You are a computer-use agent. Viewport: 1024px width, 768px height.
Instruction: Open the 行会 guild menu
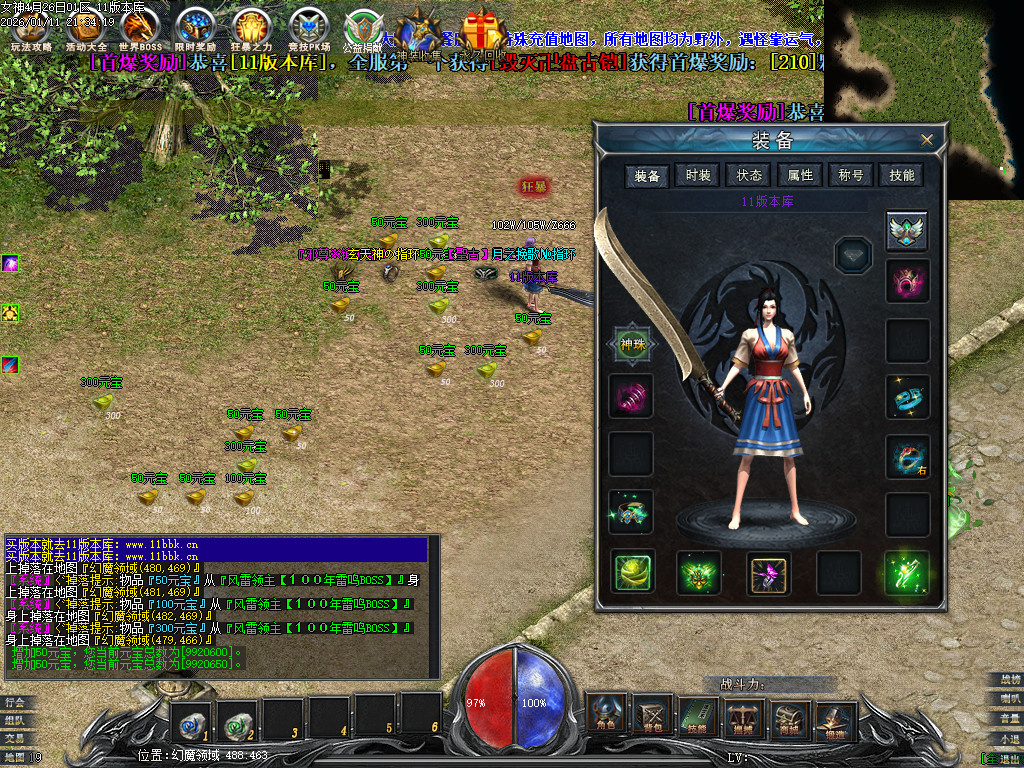tap(15, 702)
